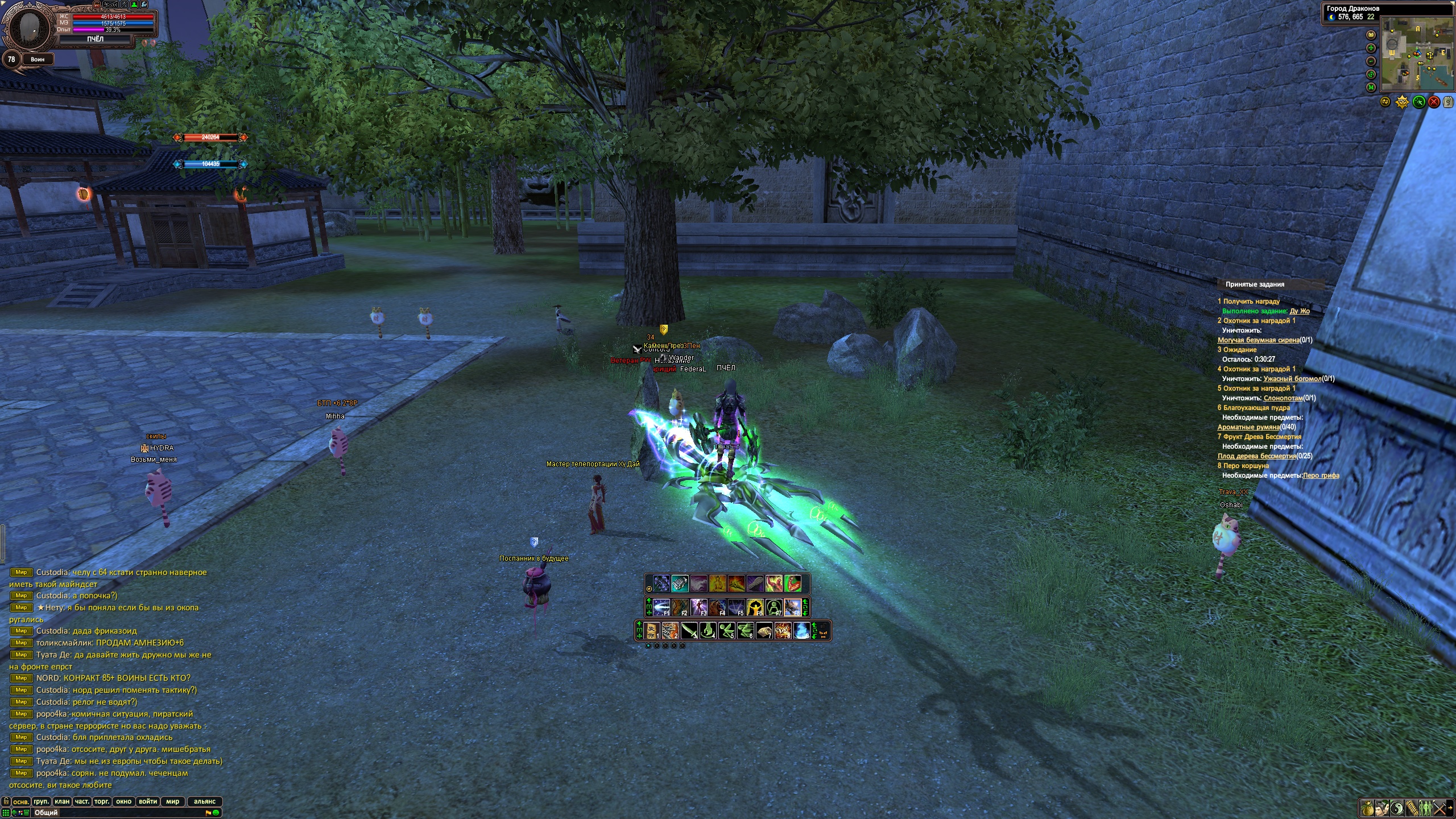Activate the armored gauntlet skill icon
This screenshot has height=819, width=1456.
click(x=680, y=584)
